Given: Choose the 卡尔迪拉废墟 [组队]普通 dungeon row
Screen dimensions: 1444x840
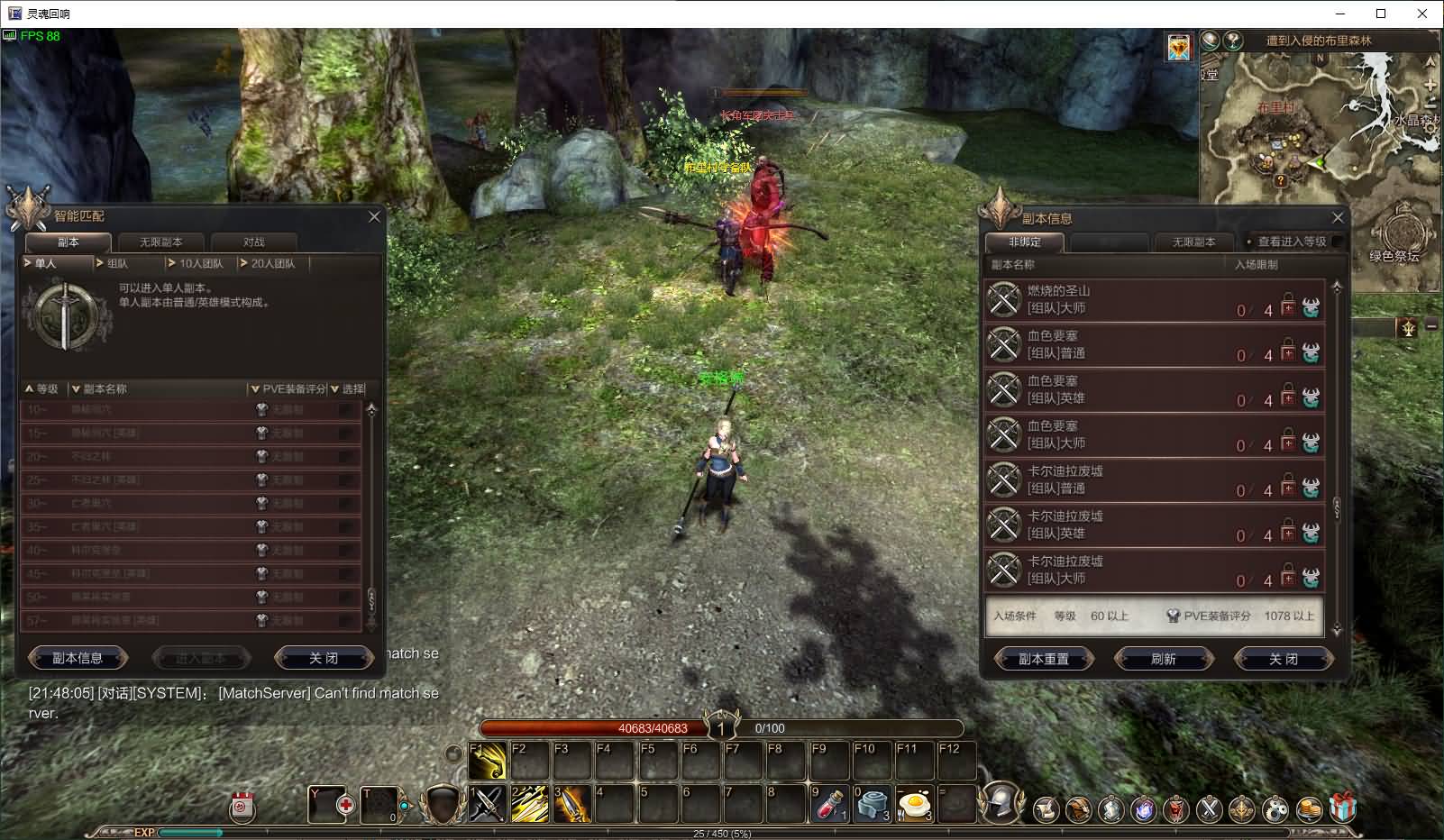Looking at the screenshot, I should pyautogui.click(x=1154, y=480).
